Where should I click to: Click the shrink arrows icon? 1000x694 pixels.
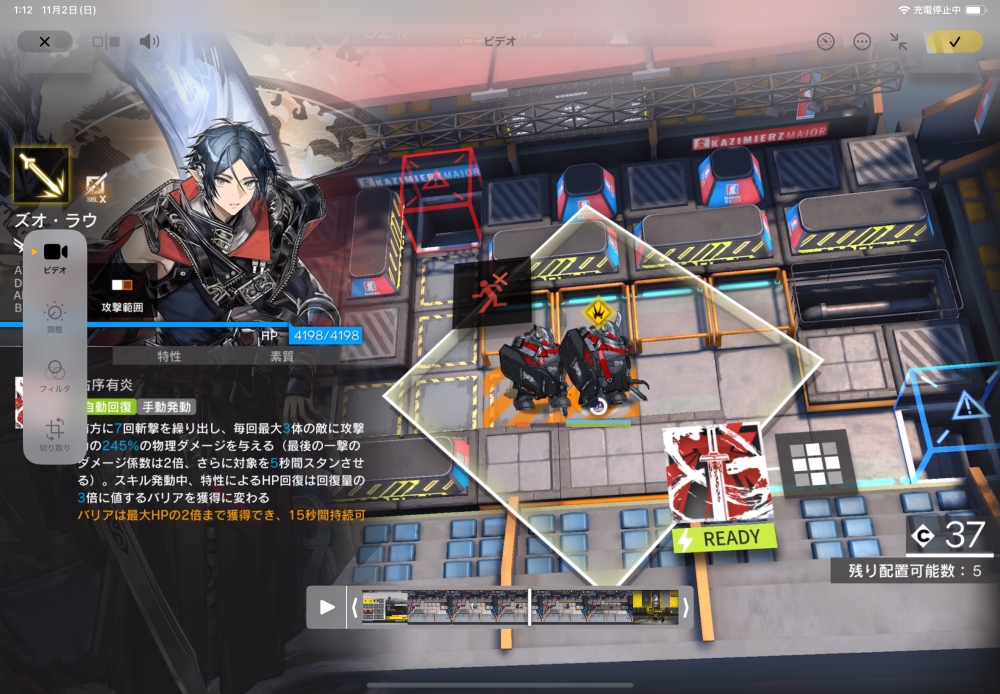tap(898, 41)
